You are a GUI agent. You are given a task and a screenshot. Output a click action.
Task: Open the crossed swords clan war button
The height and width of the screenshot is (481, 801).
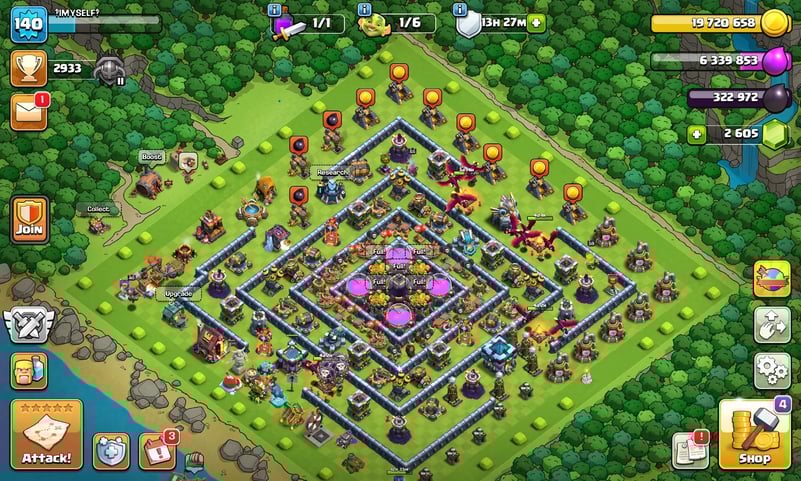pyautogui.click(x=27, y=326)
